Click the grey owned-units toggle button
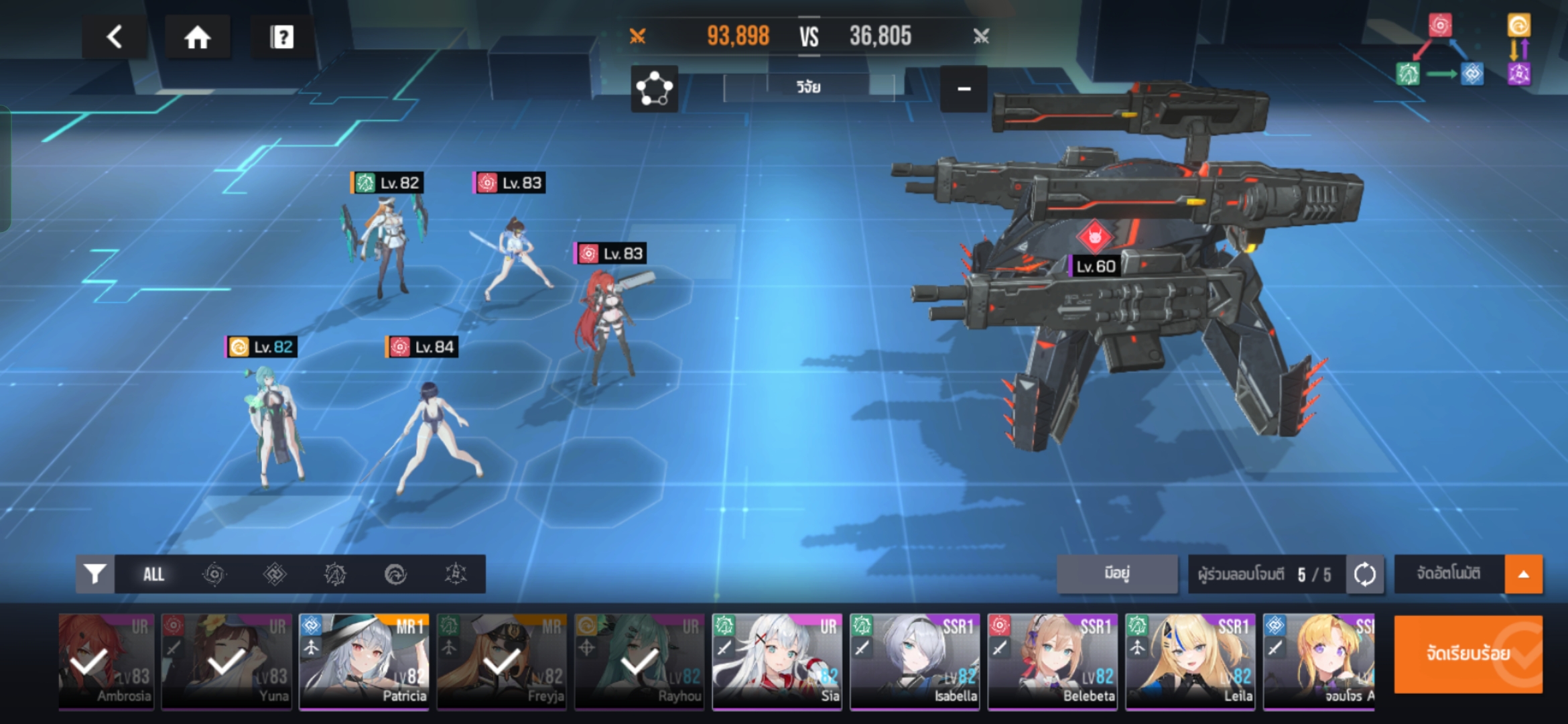Viewport: 1568px width, 724px height. [x=1117, y=574]
